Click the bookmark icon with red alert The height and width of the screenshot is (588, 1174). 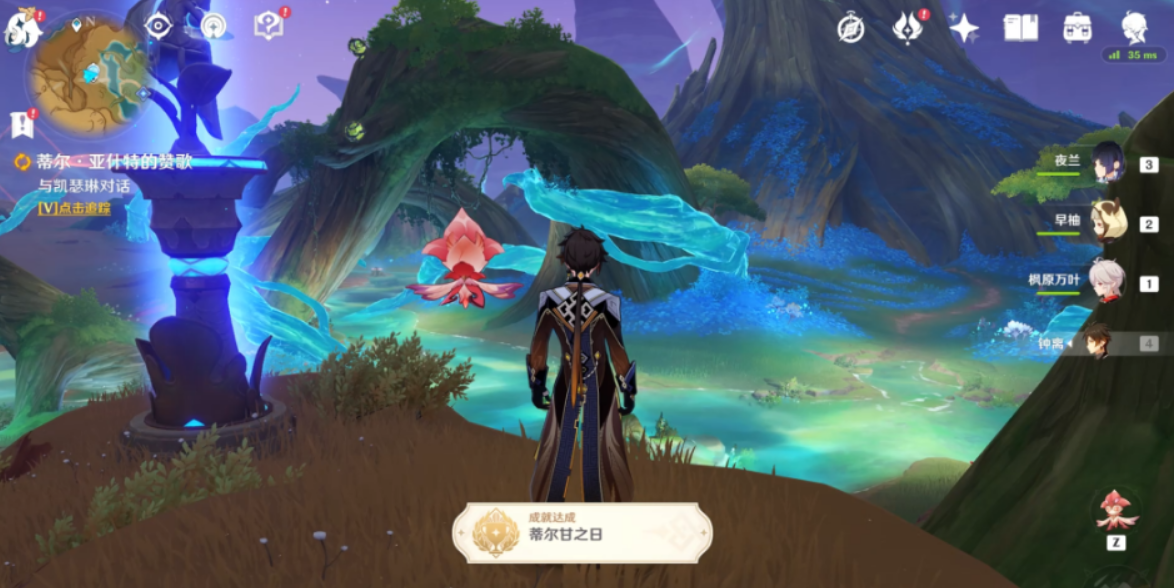(x=20, y=124)
